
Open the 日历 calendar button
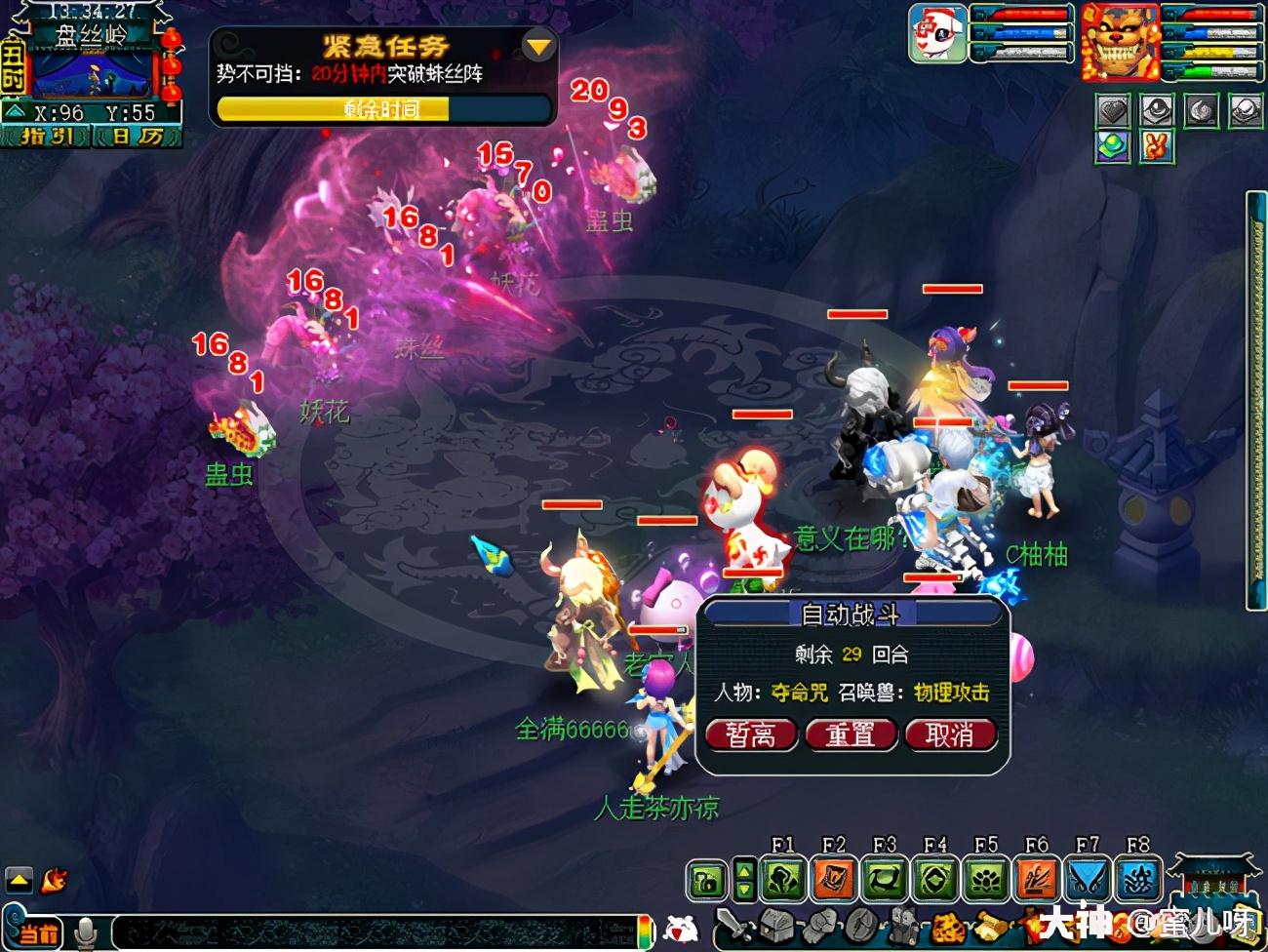(x=138, y=137)
